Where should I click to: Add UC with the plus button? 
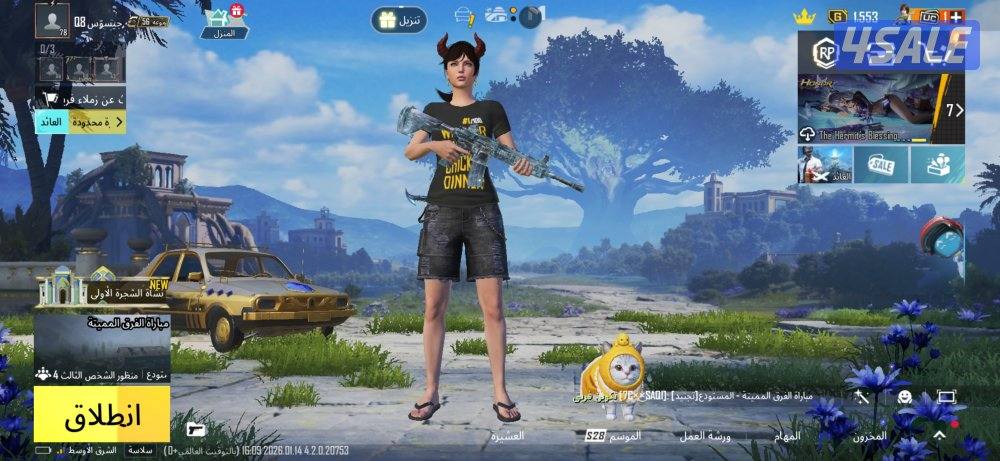956,16
